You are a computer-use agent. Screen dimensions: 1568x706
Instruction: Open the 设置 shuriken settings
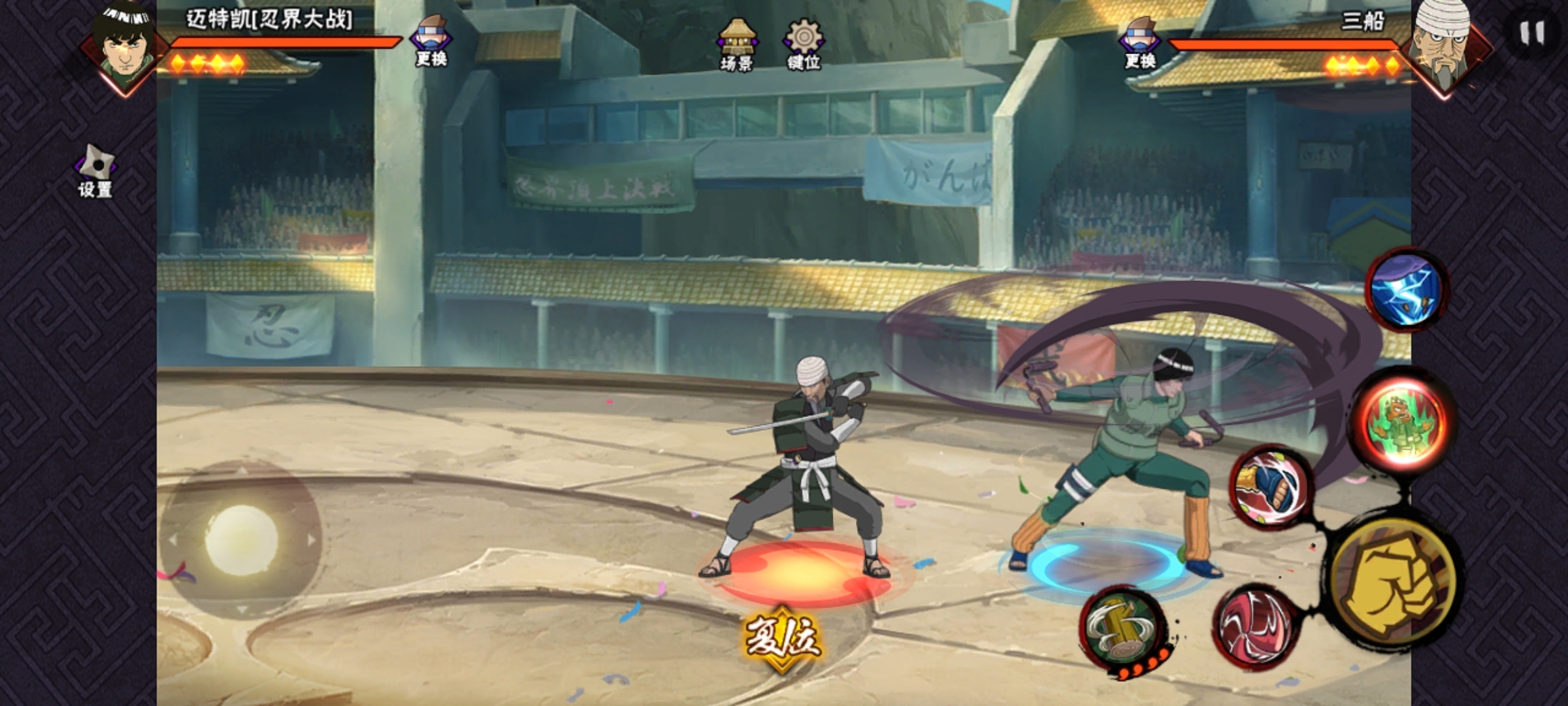(x=95, y=171)
